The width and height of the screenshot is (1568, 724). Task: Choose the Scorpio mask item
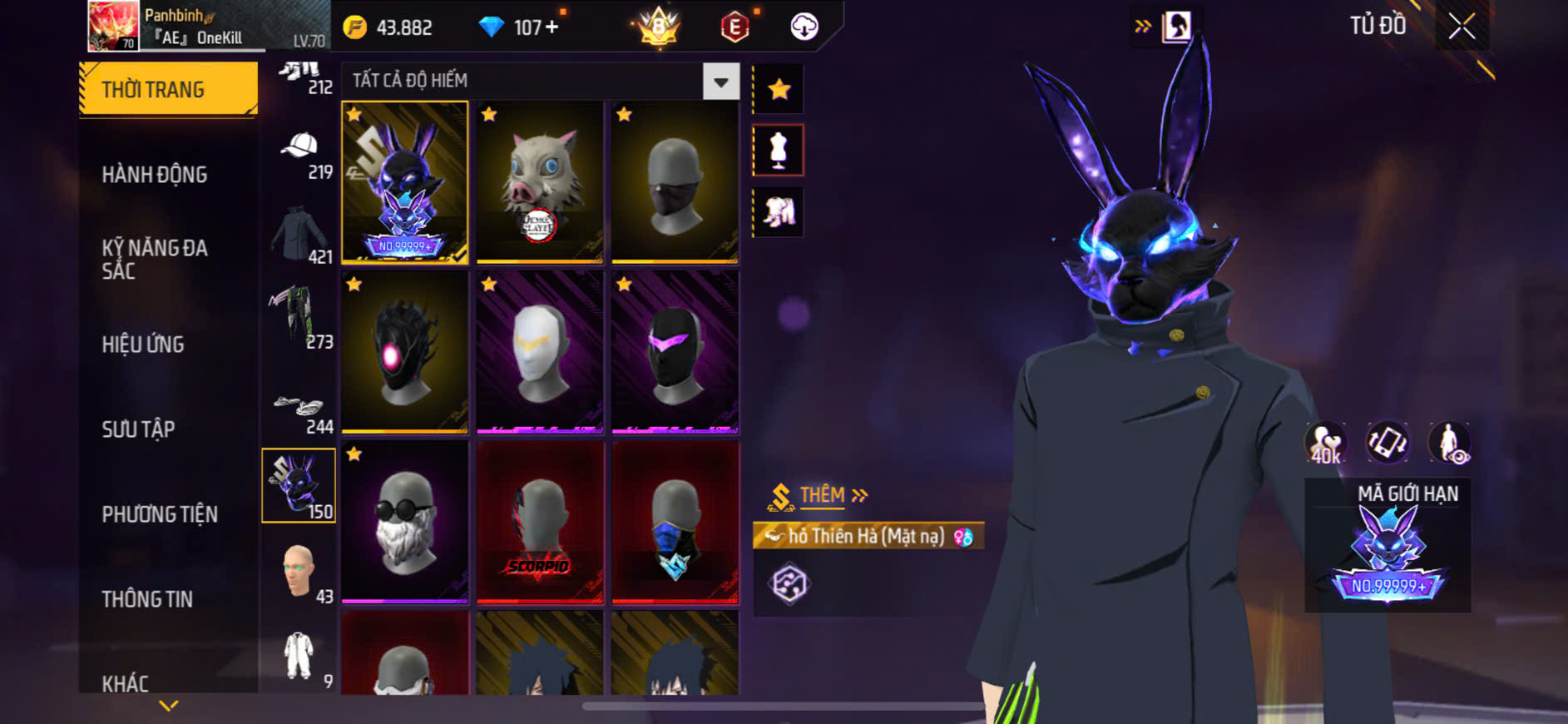tap(539, 522)
